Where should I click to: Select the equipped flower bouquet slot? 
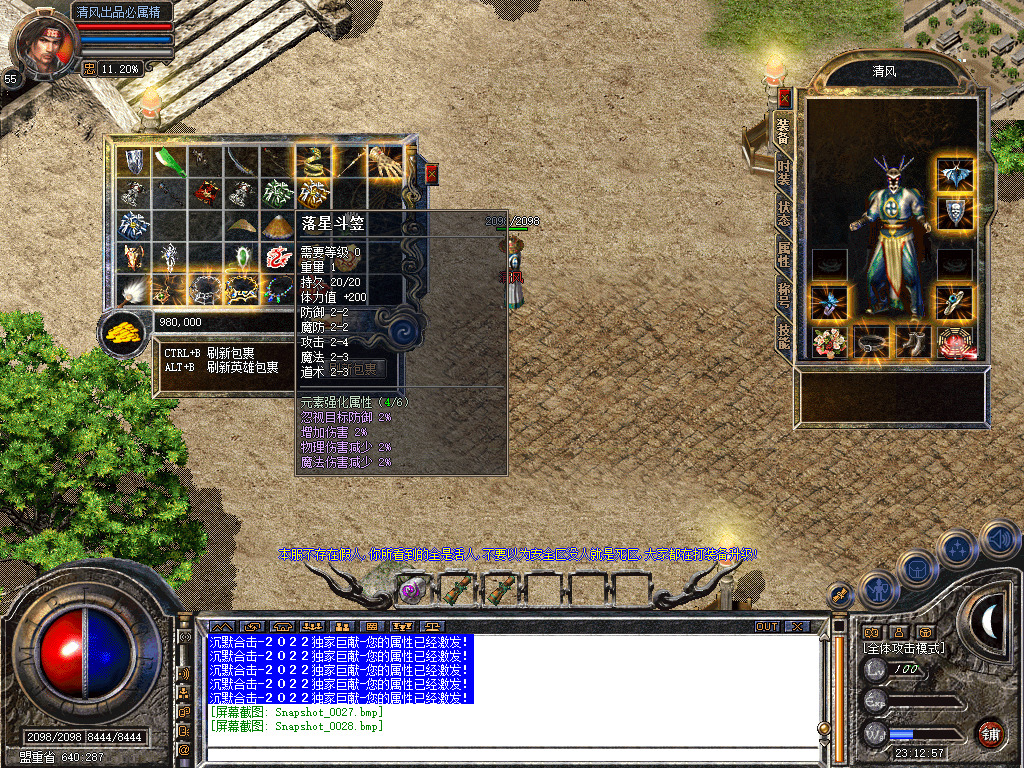[x=829, y=342]
